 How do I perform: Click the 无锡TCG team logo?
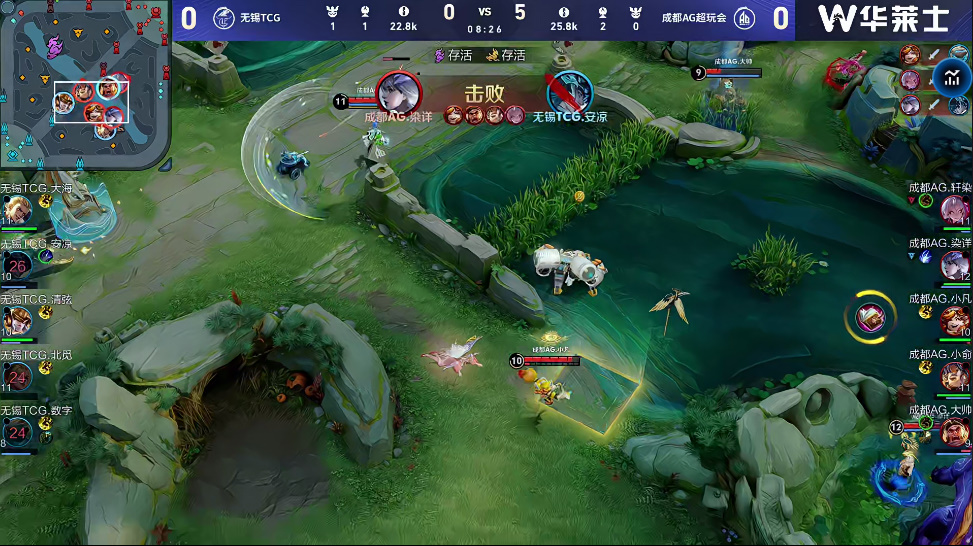pos(223,19)
